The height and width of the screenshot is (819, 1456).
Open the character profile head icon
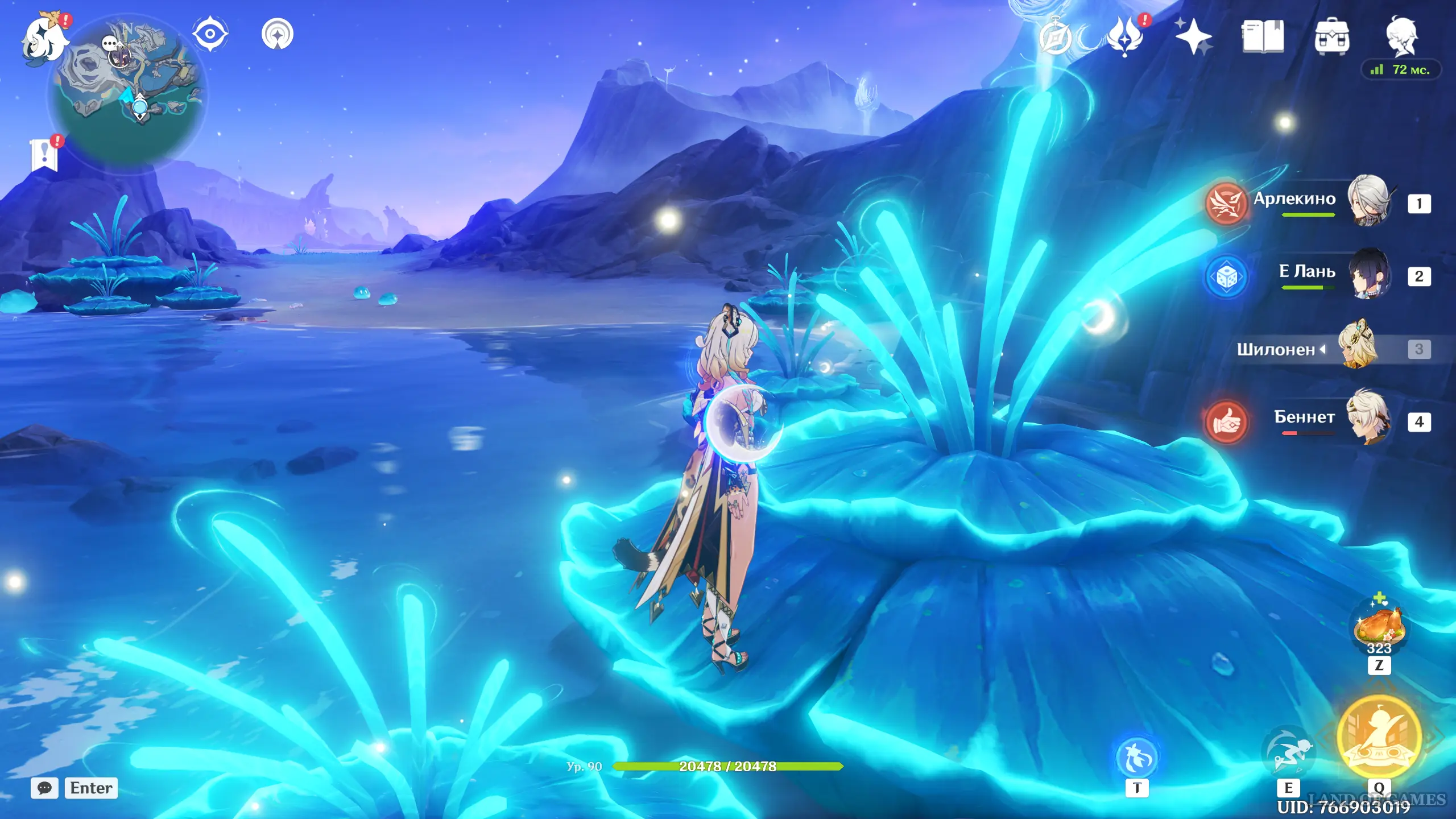click(x=1401, y=36)
